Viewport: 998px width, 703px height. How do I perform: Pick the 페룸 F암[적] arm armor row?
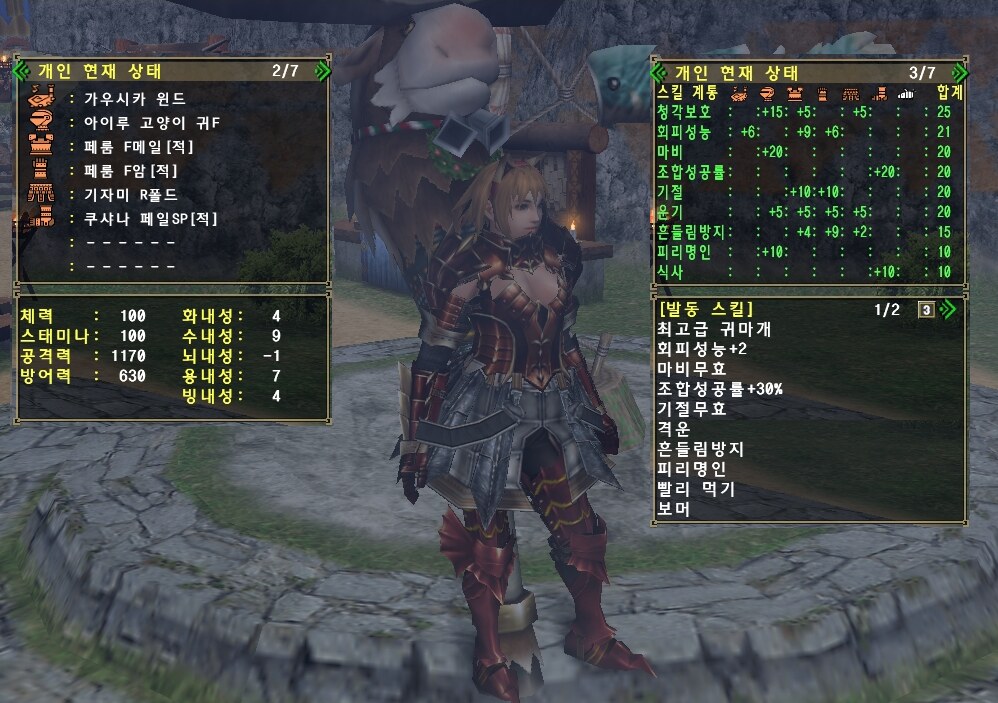[130, 170]
